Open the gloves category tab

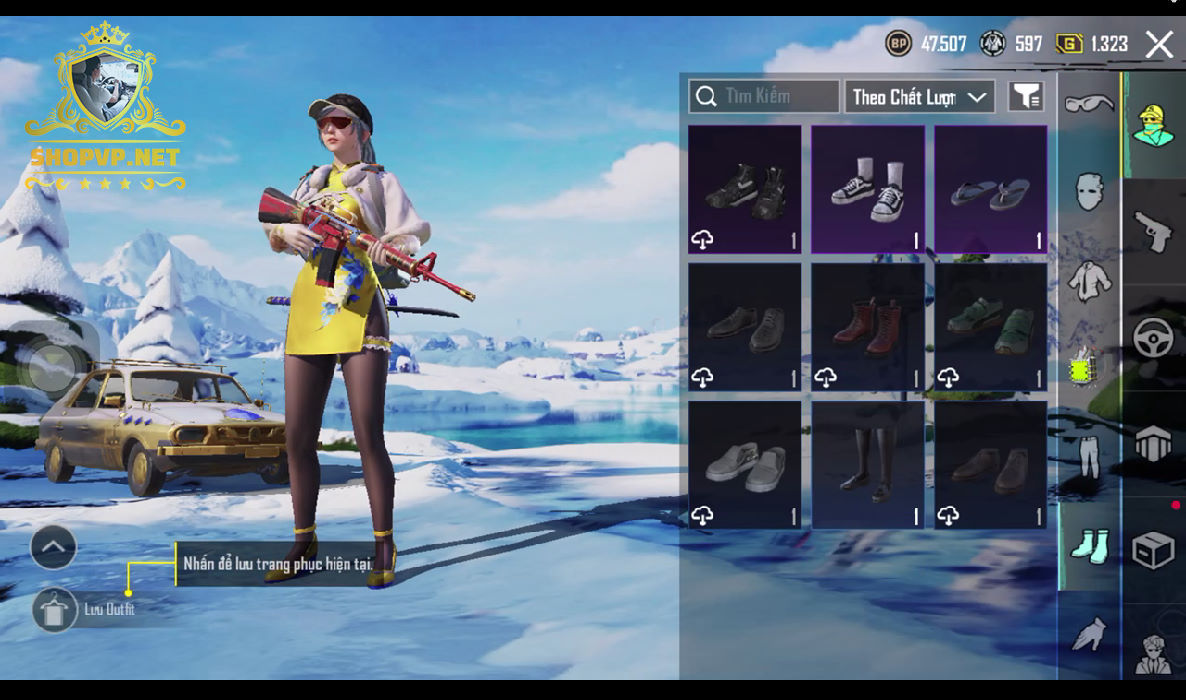(x=1088, y=633)
